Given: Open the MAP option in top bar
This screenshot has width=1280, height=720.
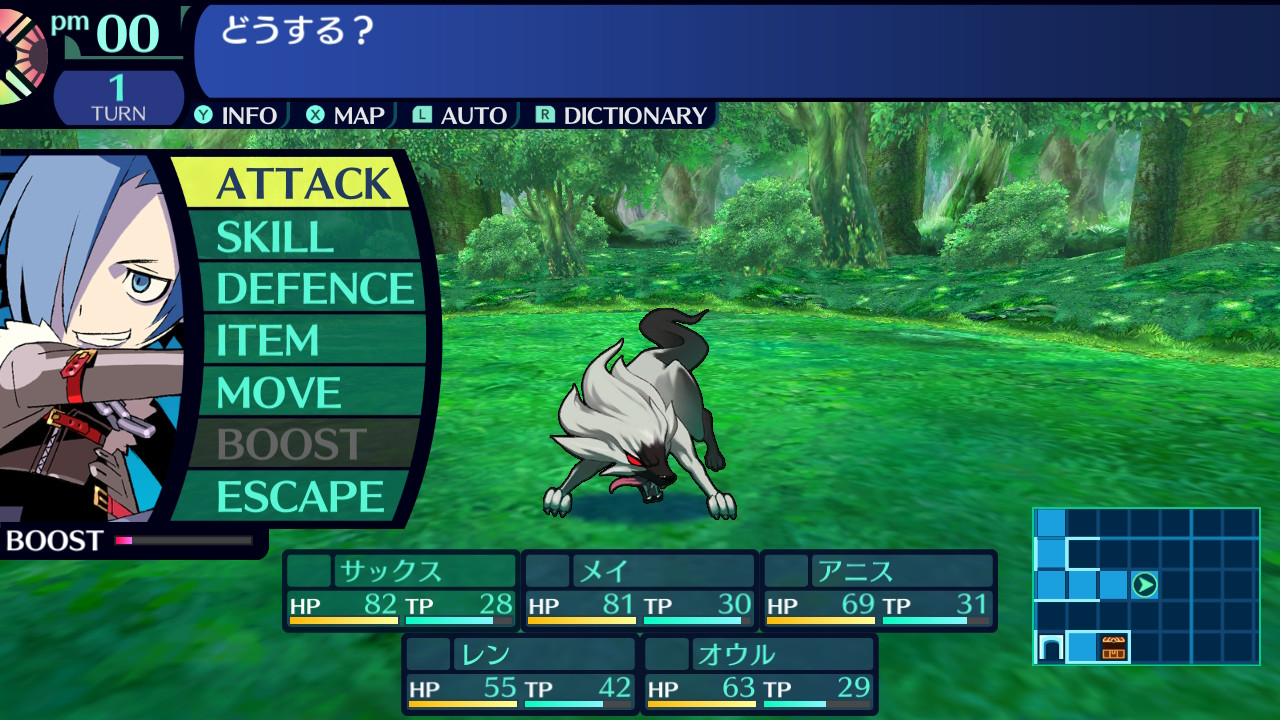Looking at the screenshot, I should tap(346, 116).
